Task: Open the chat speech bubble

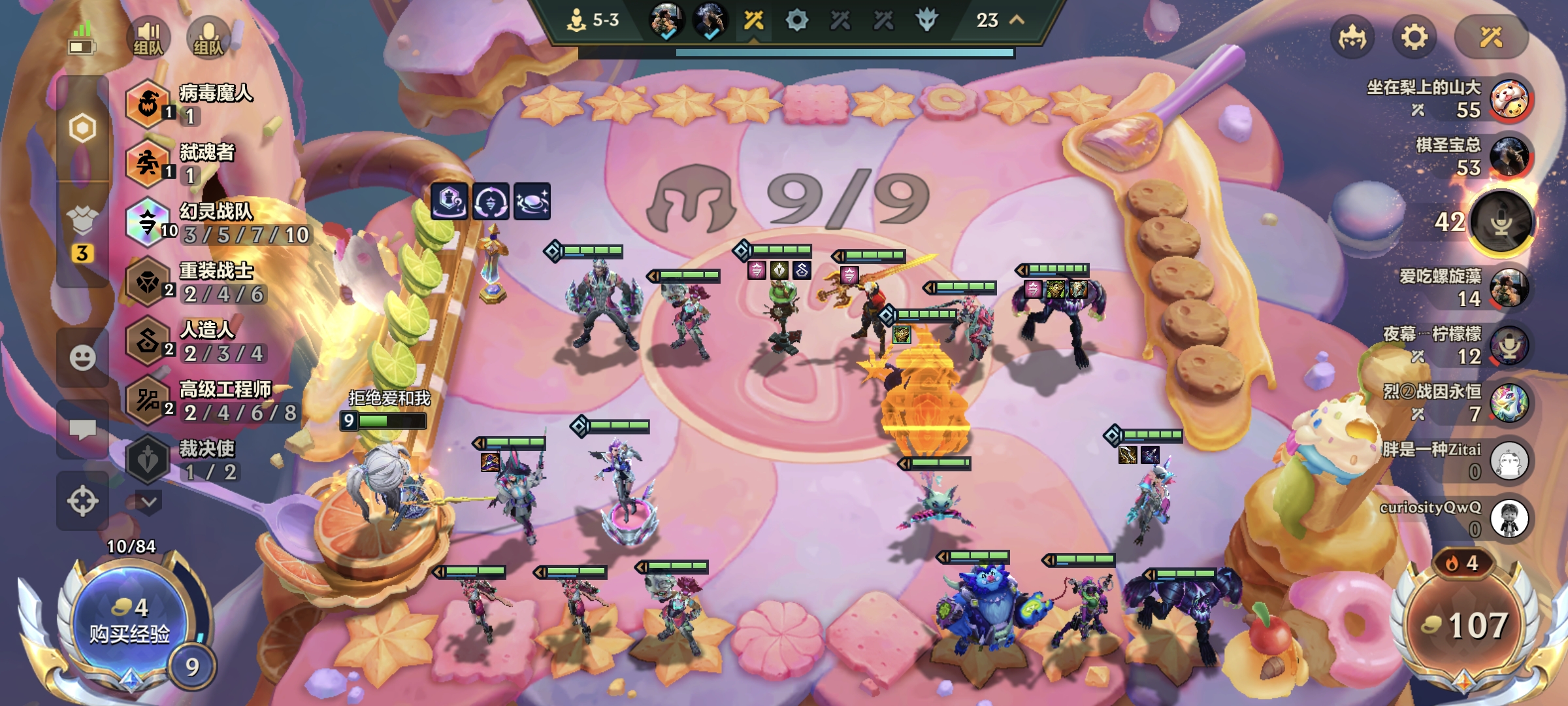Action: (82, 429)
